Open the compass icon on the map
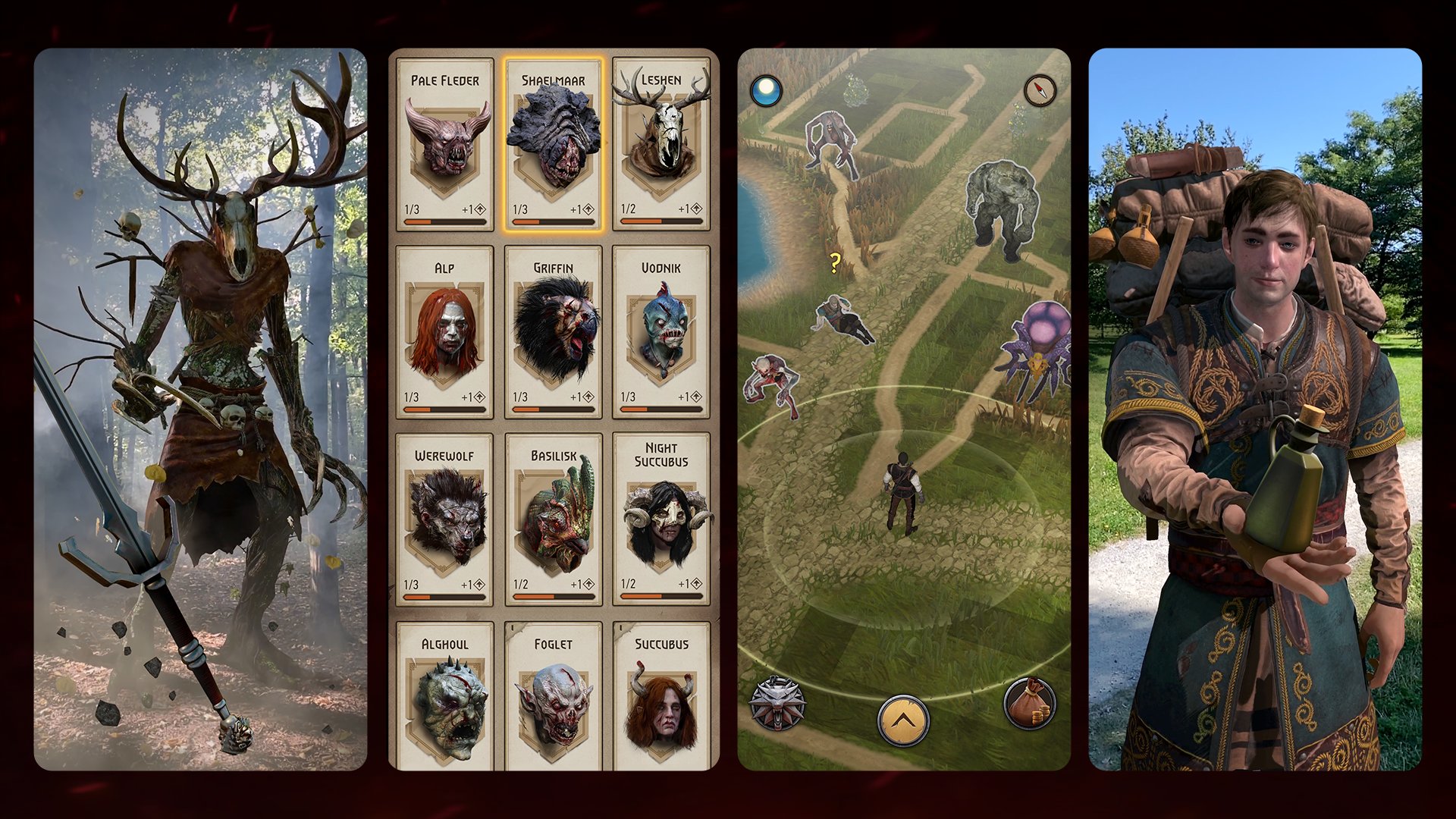 [x=1039, y=90]
